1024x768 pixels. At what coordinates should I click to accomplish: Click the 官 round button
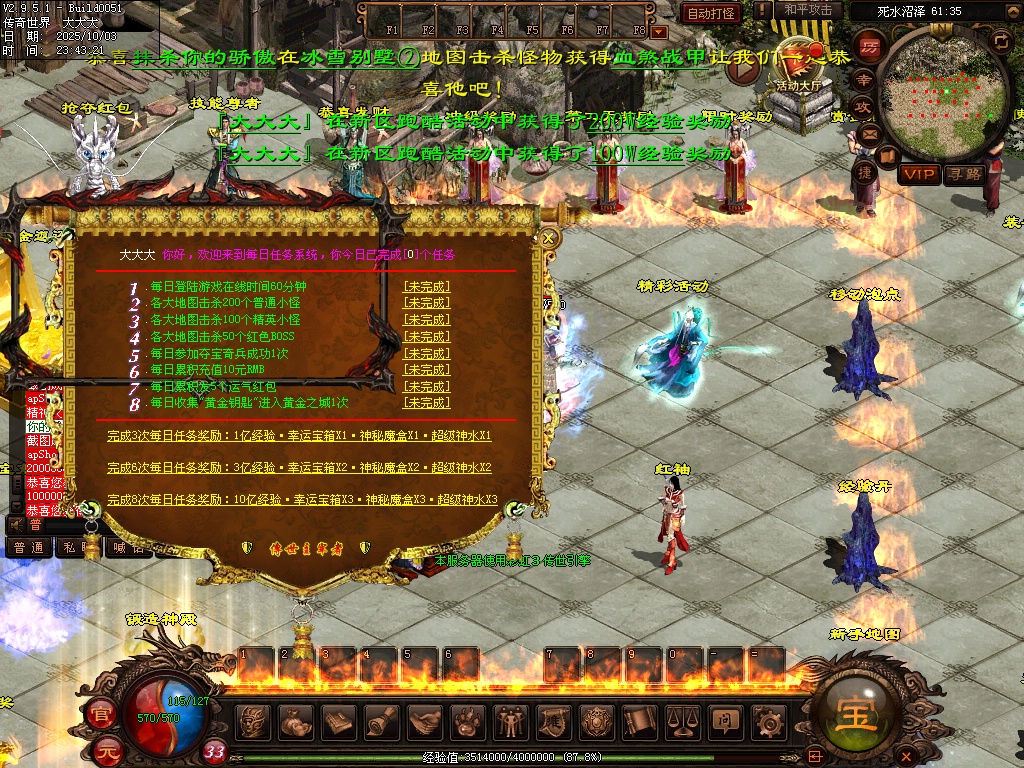click(100, 715)
